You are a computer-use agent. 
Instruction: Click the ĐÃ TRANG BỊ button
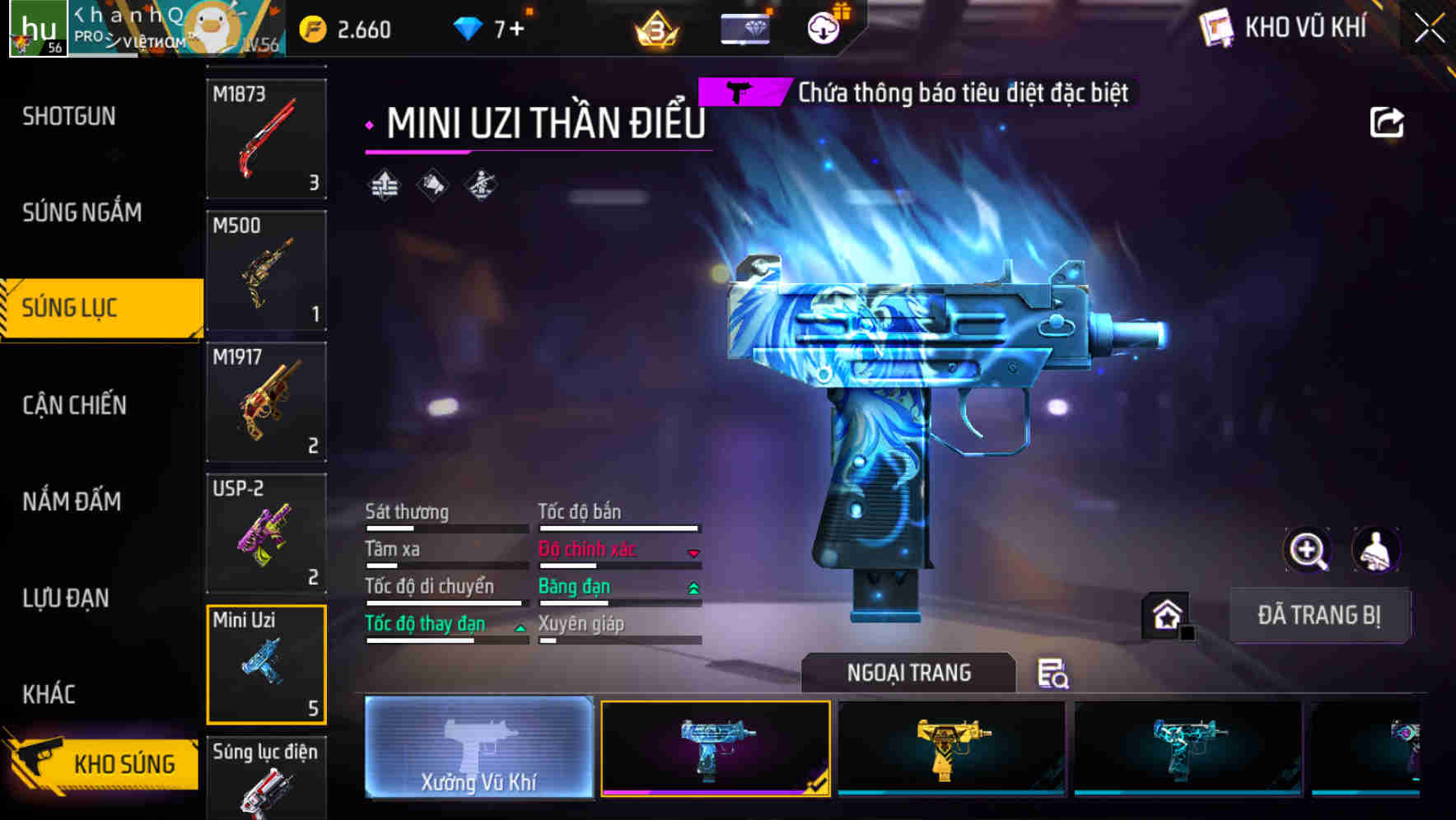click(x=1319, y=615)
